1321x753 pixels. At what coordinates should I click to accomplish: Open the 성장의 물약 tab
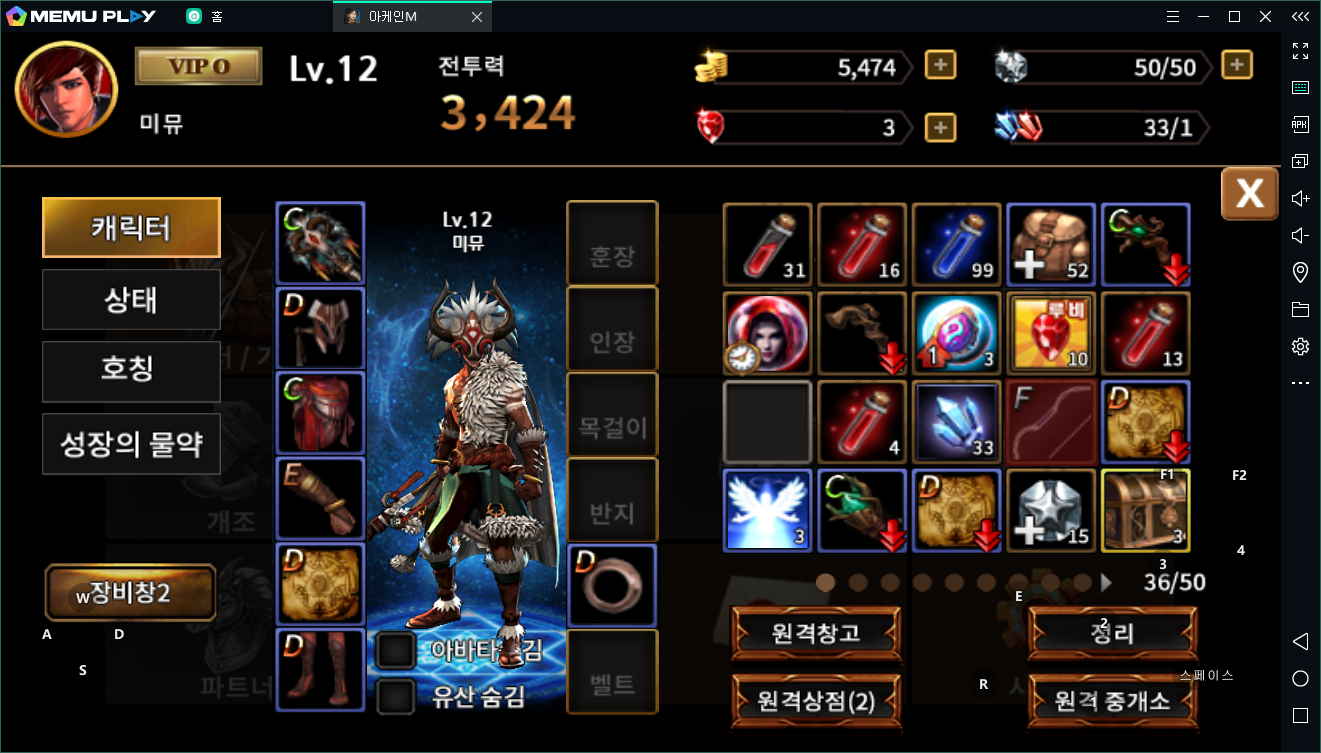click(131, 444)
